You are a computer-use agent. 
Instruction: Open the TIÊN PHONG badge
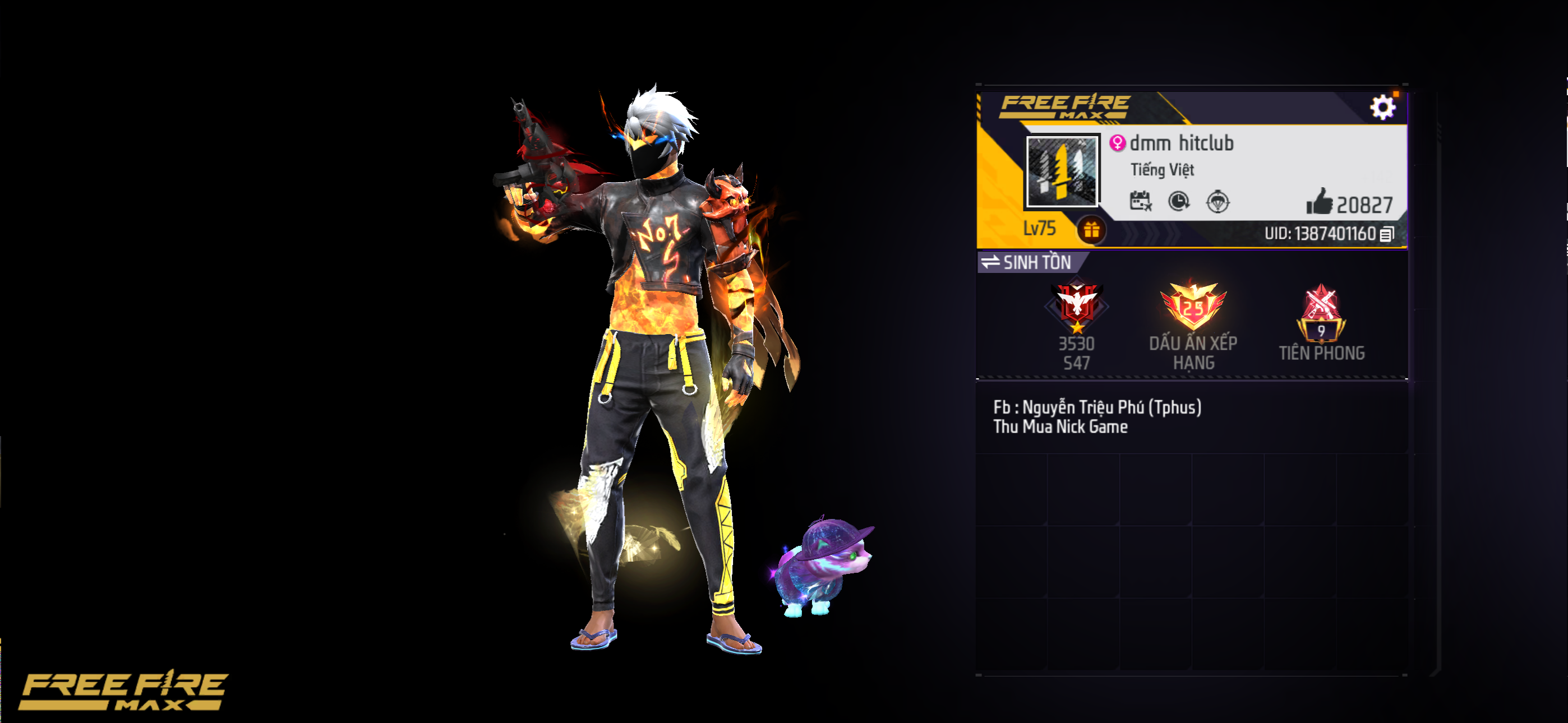tap(1321, 313)
